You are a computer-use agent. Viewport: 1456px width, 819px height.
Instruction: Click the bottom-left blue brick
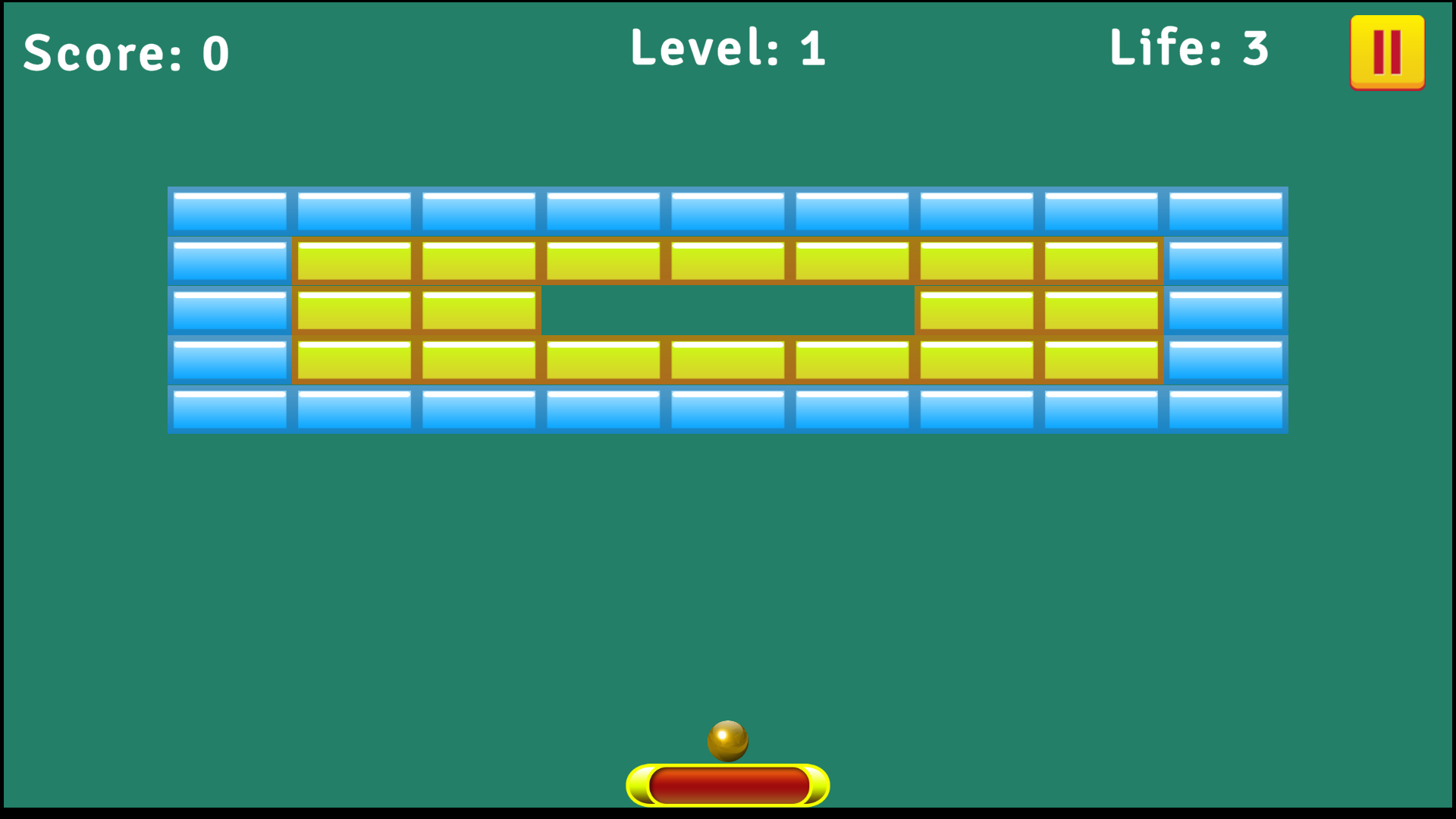229,409
